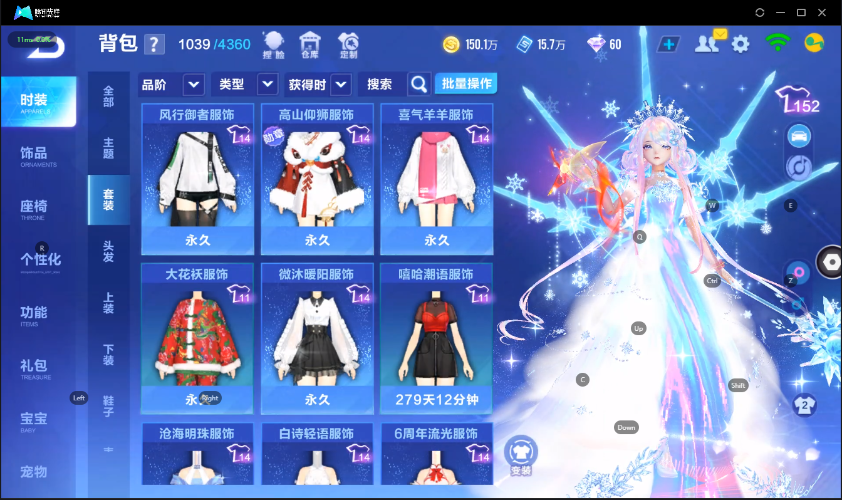Pick the 大花袄服饰 red jacket outfit
The image size is (842, 500).
pos(198,338)
